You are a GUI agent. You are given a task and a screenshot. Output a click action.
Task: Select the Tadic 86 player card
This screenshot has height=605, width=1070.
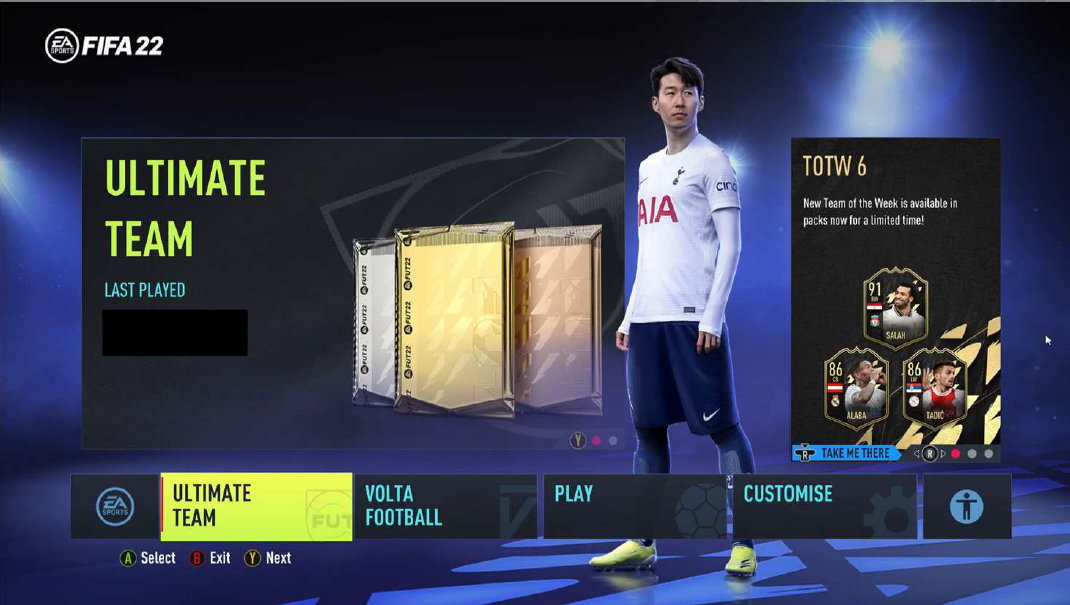[x=934, y=387]
